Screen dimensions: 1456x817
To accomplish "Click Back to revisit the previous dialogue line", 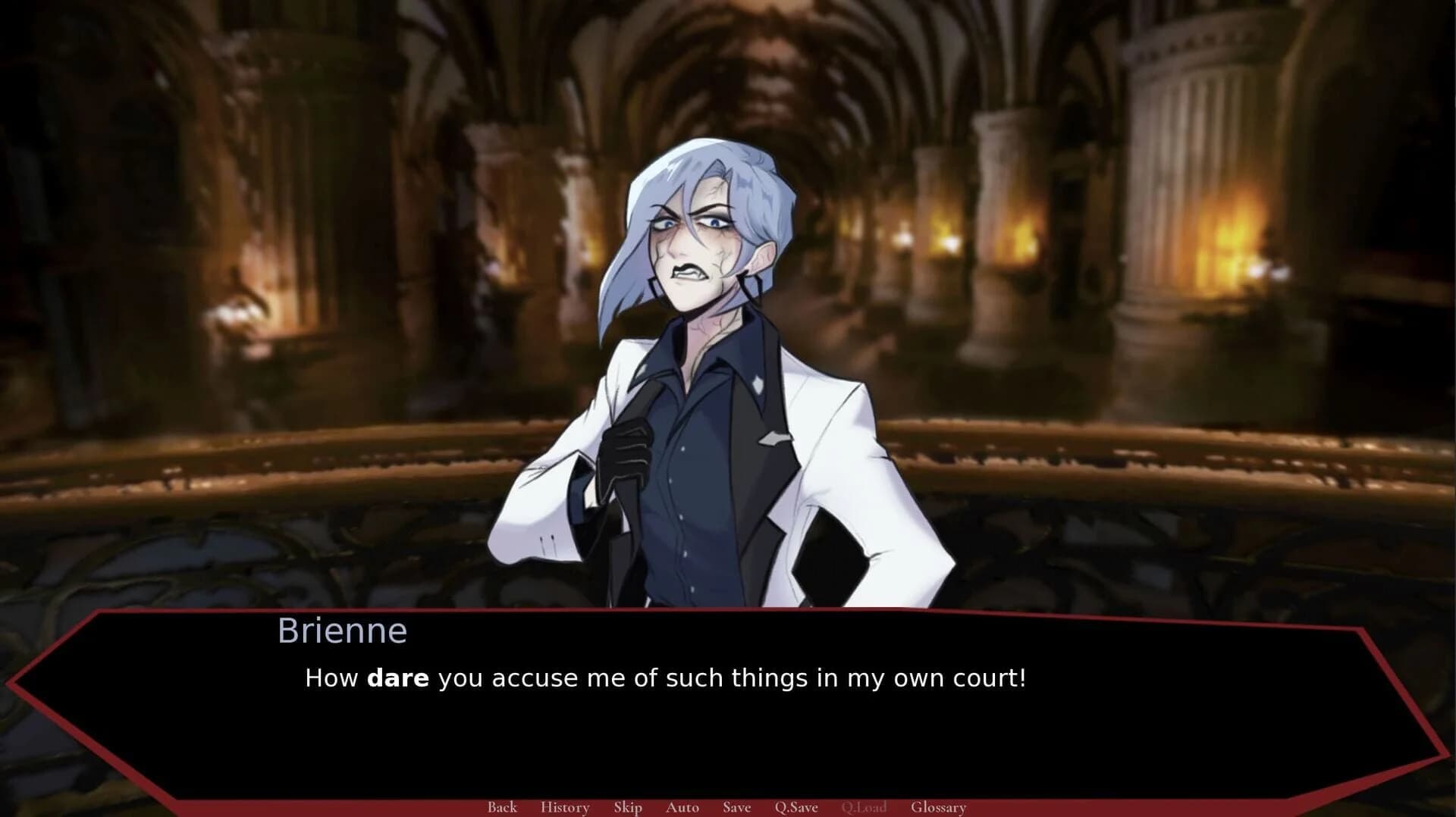I will point(501,807).
